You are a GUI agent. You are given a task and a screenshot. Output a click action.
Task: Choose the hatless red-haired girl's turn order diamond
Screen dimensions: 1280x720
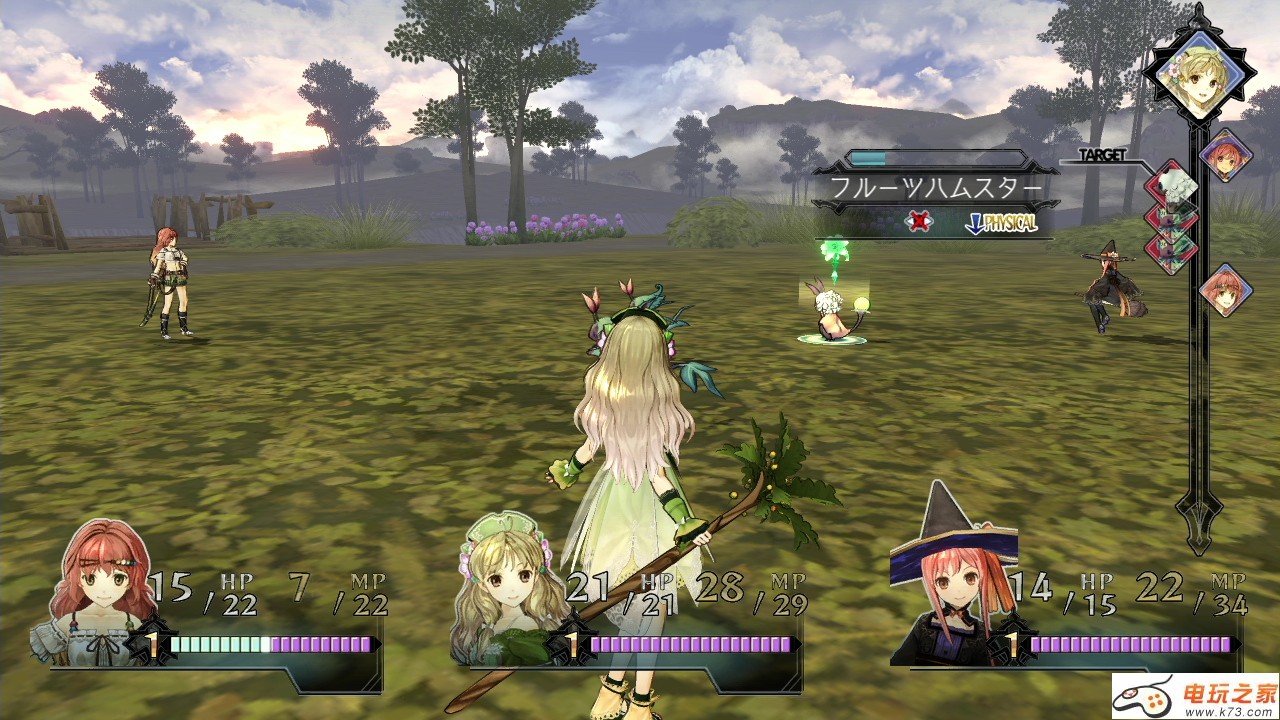[1225, 290]
